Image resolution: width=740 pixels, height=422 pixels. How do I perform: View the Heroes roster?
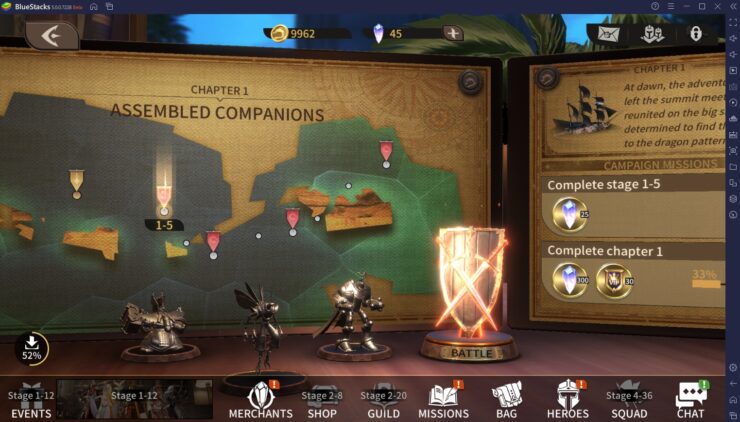click(x=567, y=400)
